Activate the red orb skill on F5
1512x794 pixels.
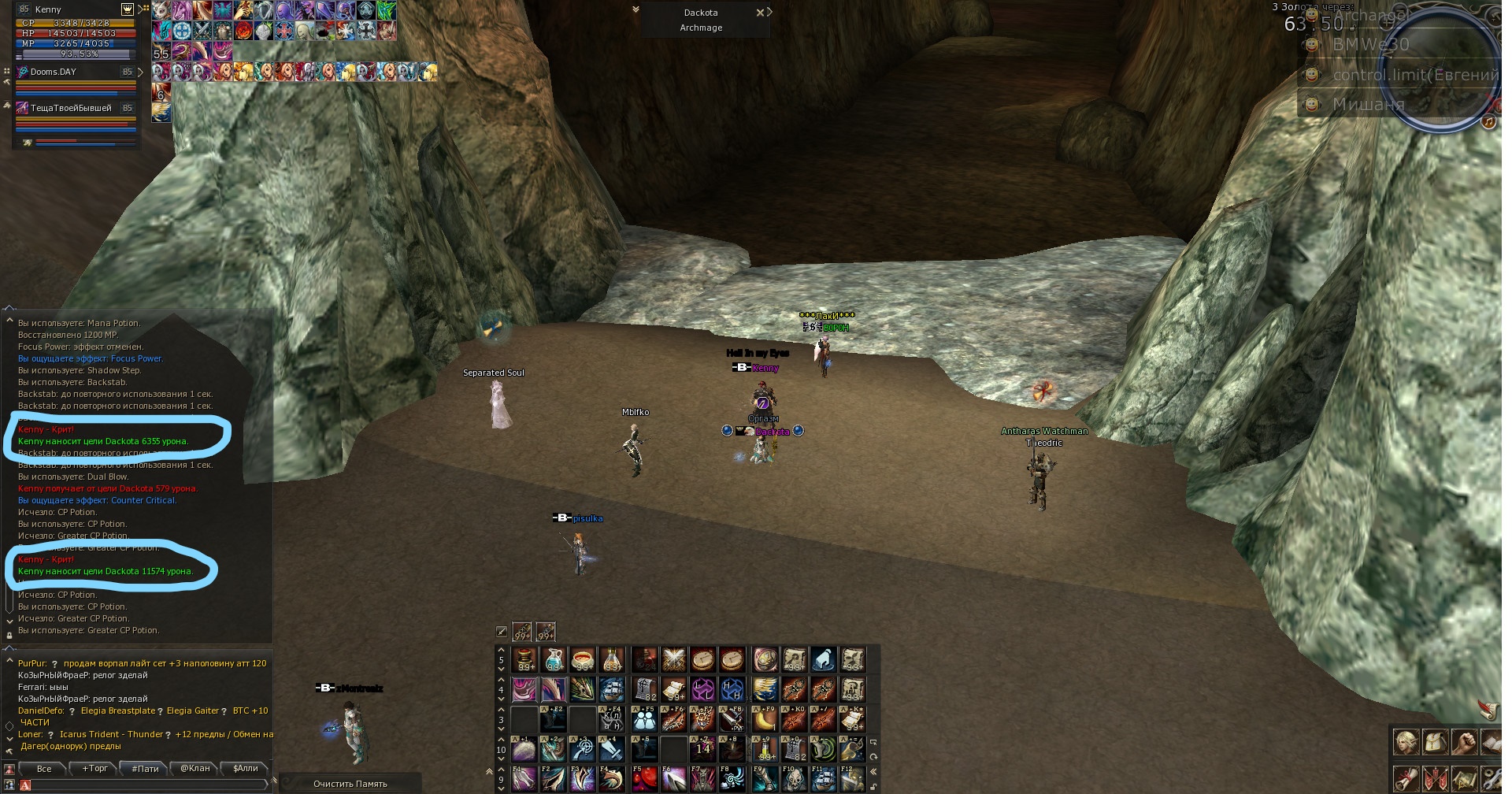click(644, 780)
